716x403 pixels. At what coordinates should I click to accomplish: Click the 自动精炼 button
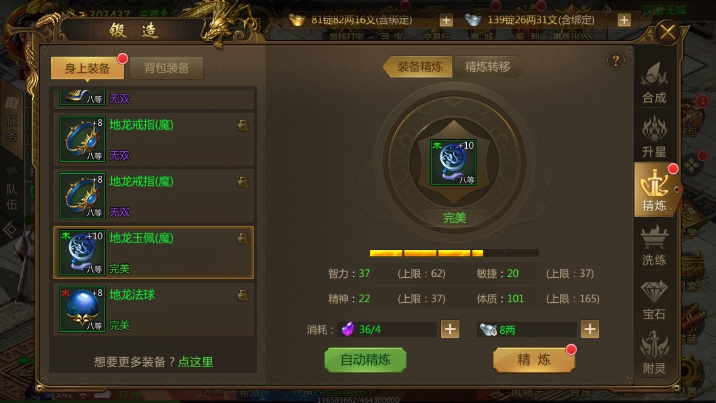tap(365, 360)
